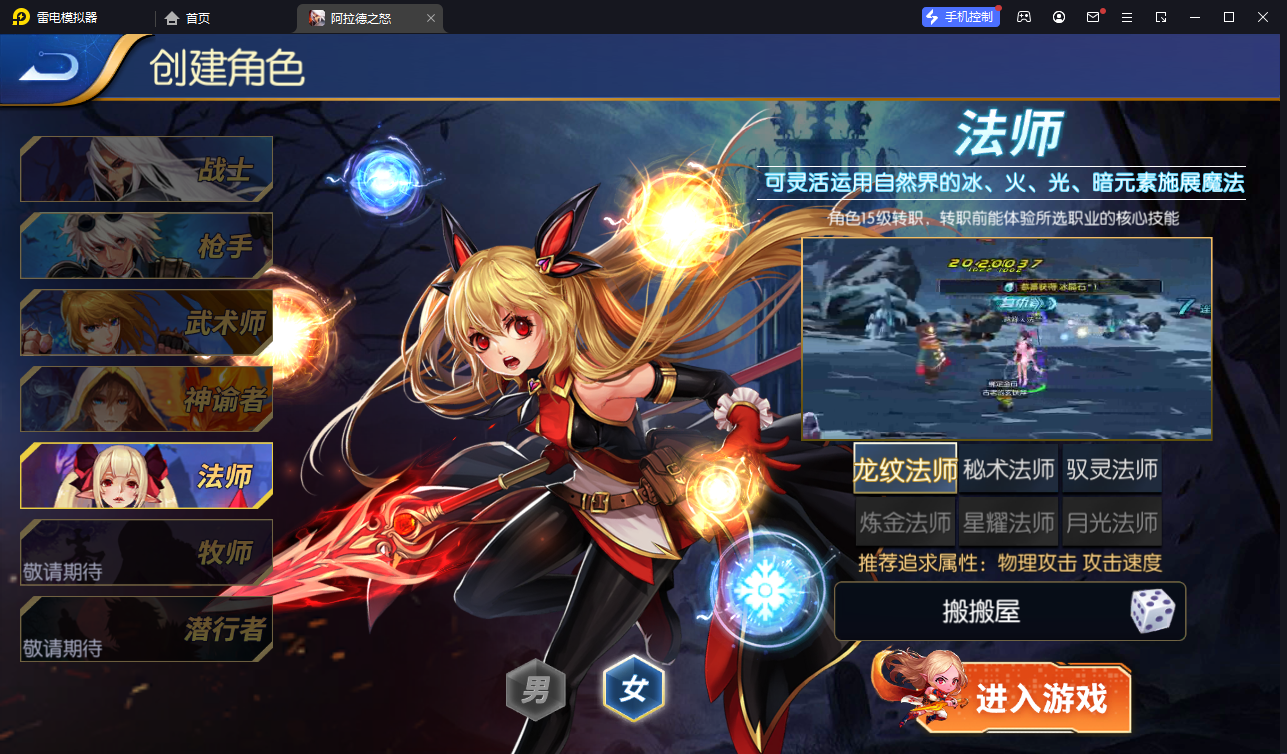Select the 战士 warrior class
This screenshot has width=1287, height=754.
pos(146,168)
